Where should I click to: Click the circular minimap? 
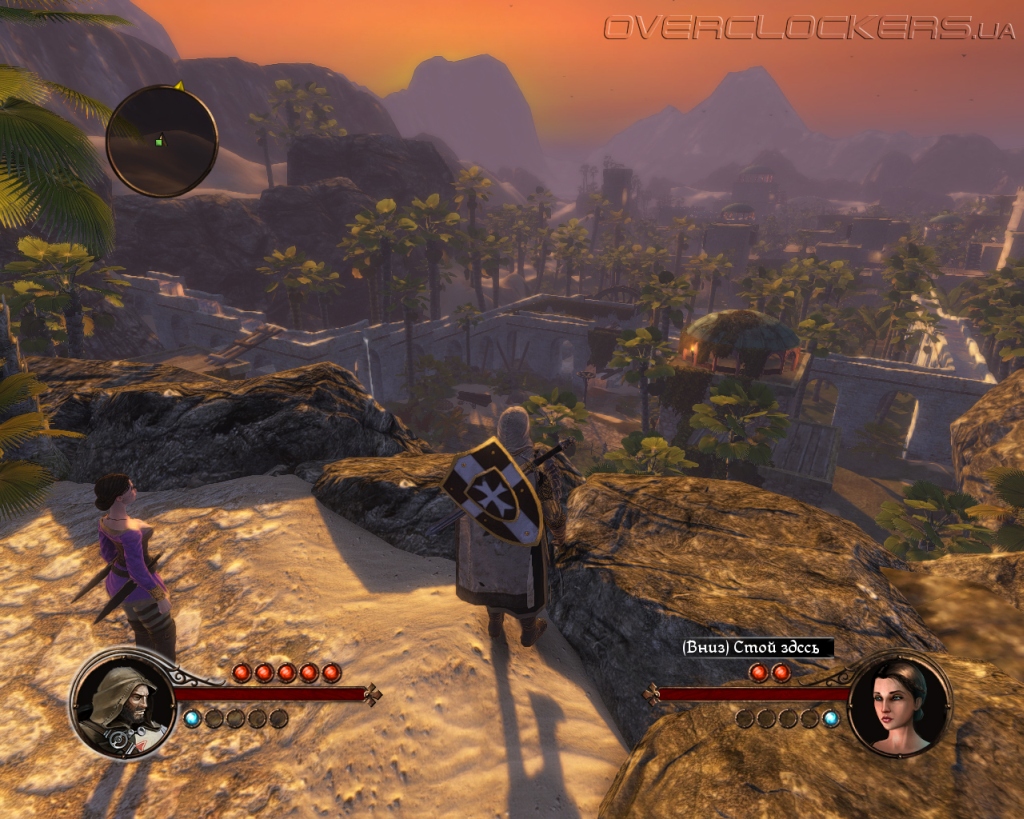tap(162, 140)
